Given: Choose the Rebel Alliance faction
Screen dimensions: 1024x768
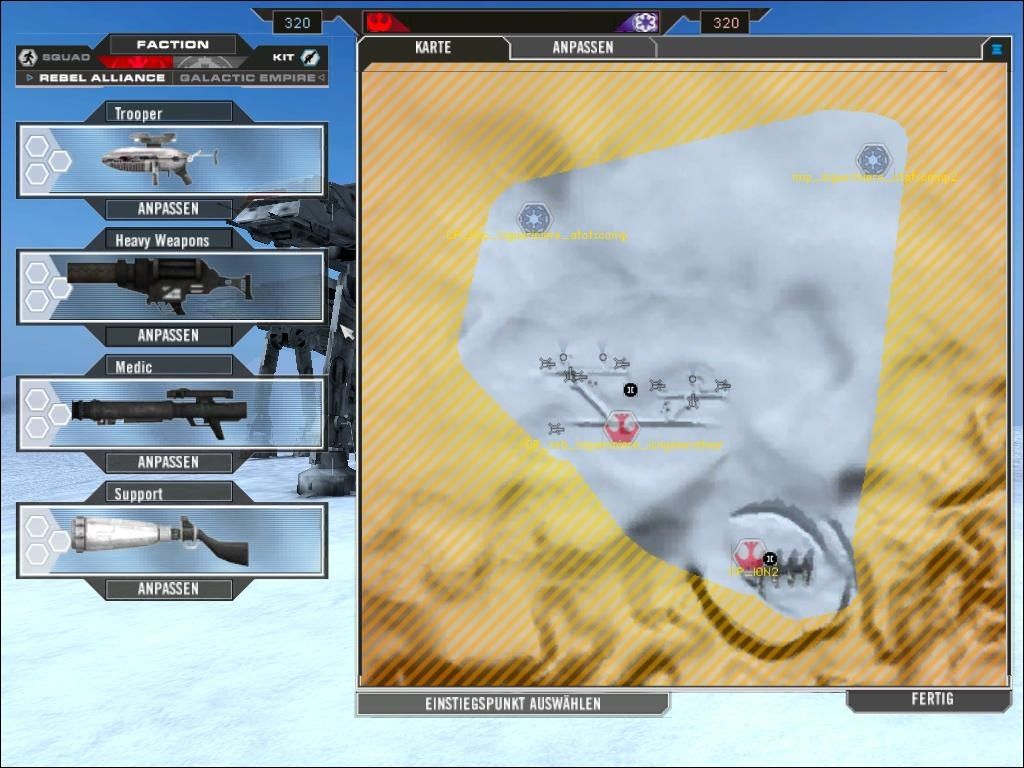Looking at the screenshot, I should point(100,78).
